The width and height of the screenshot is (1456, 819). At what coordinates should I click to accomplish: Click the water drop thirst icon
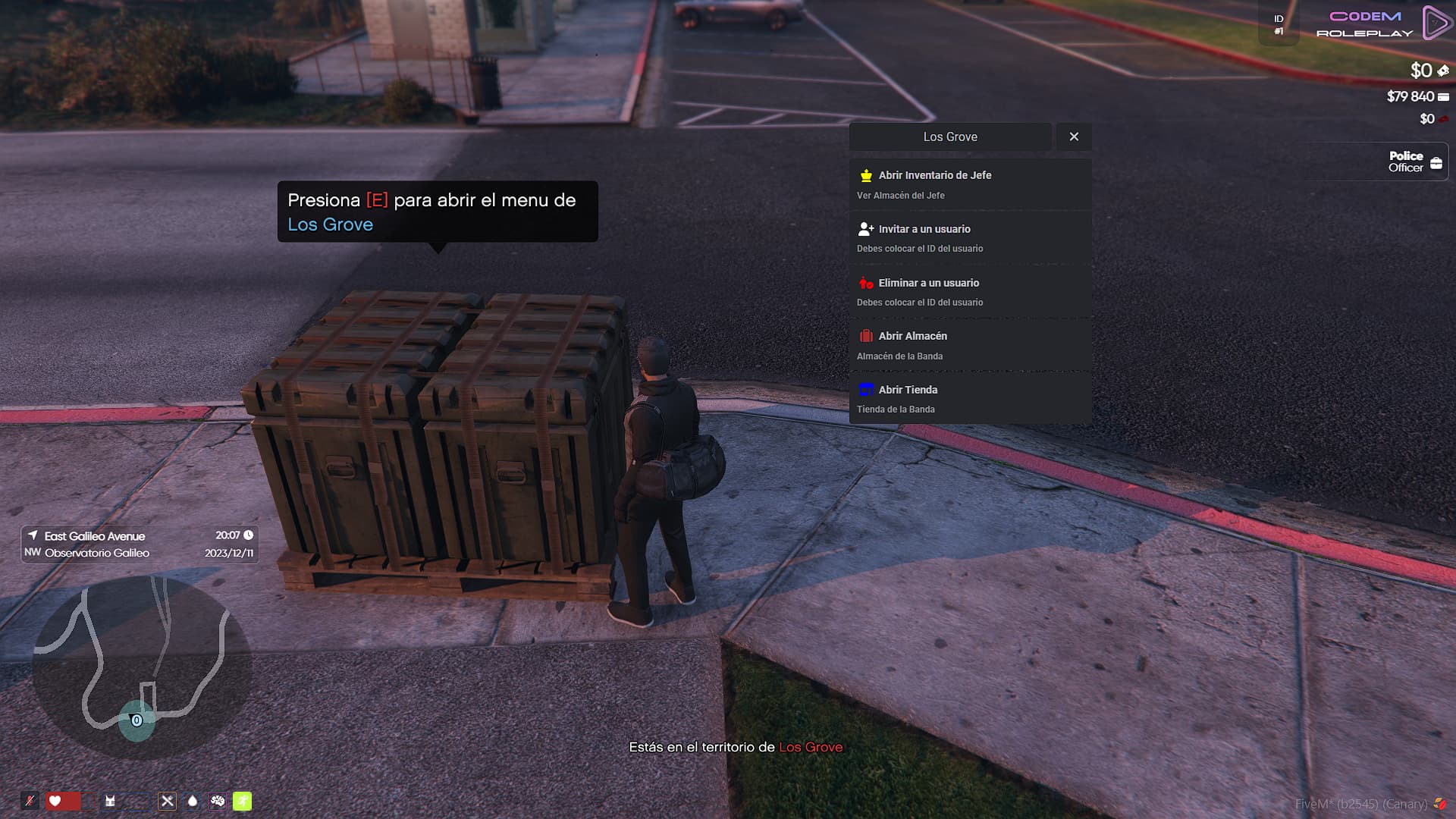[x=193, y=801]
